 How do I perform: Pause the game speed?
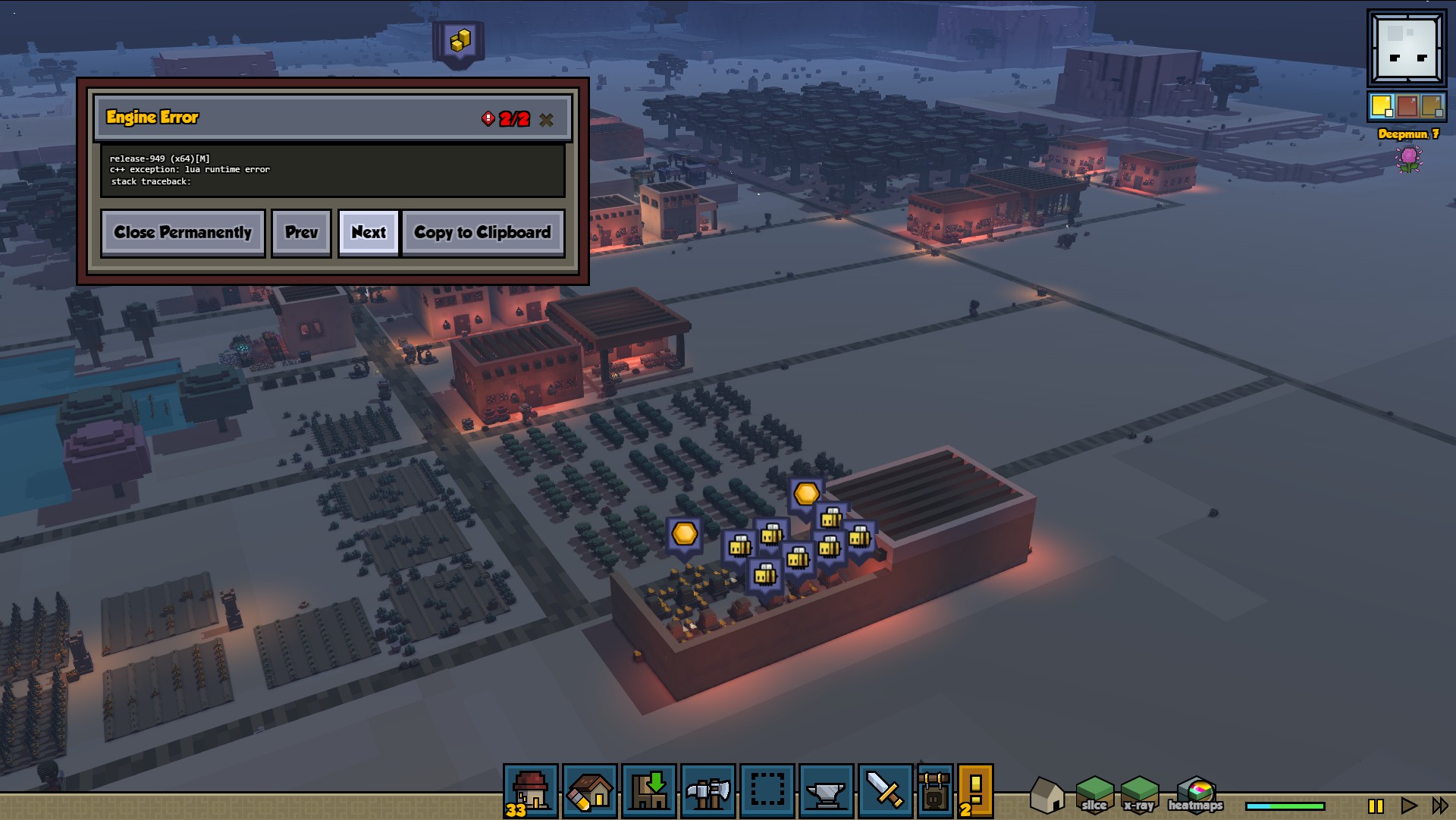tap(1376, 806)
